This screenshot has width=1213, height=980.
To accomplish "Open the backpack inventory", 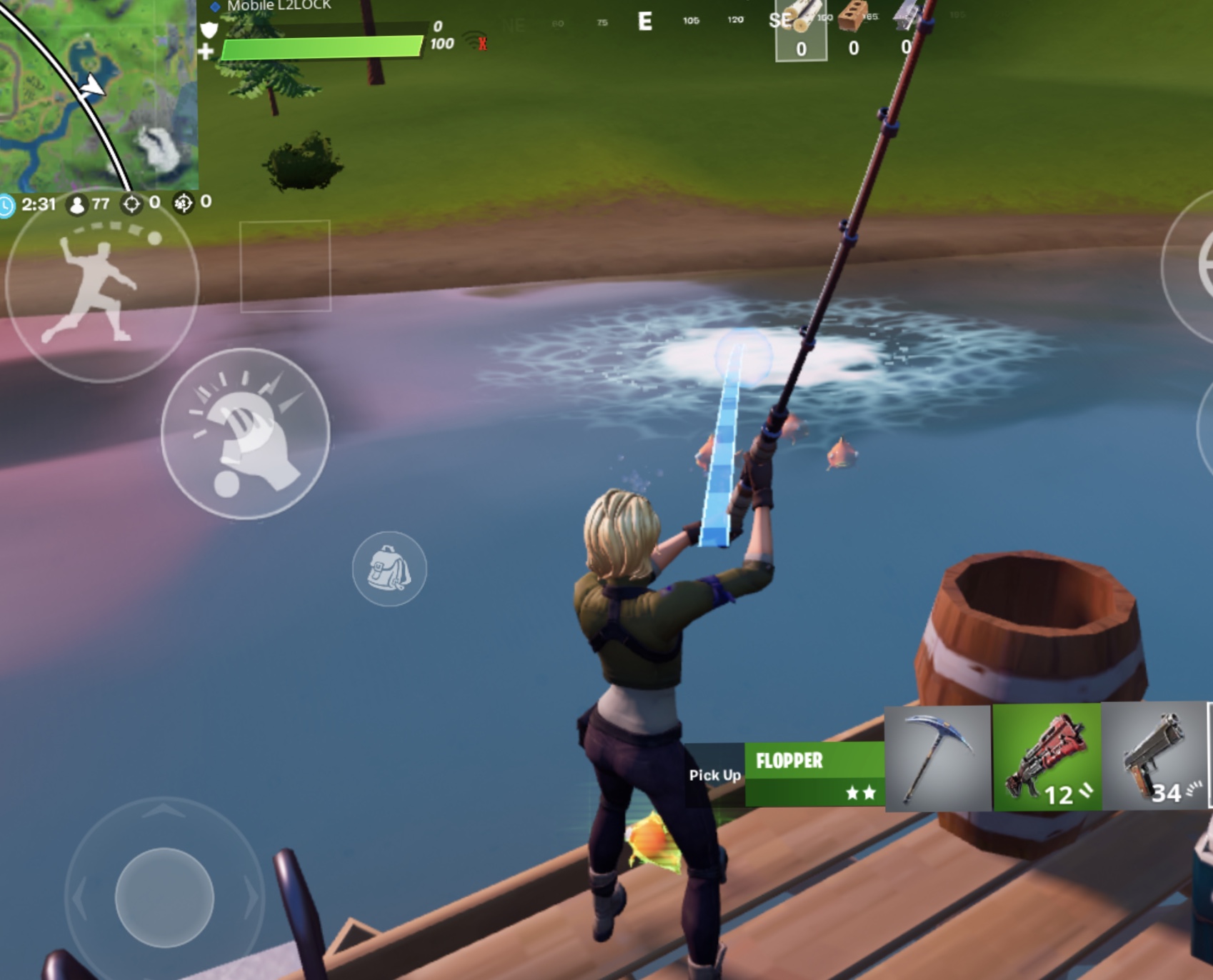I will coord(389,569).
